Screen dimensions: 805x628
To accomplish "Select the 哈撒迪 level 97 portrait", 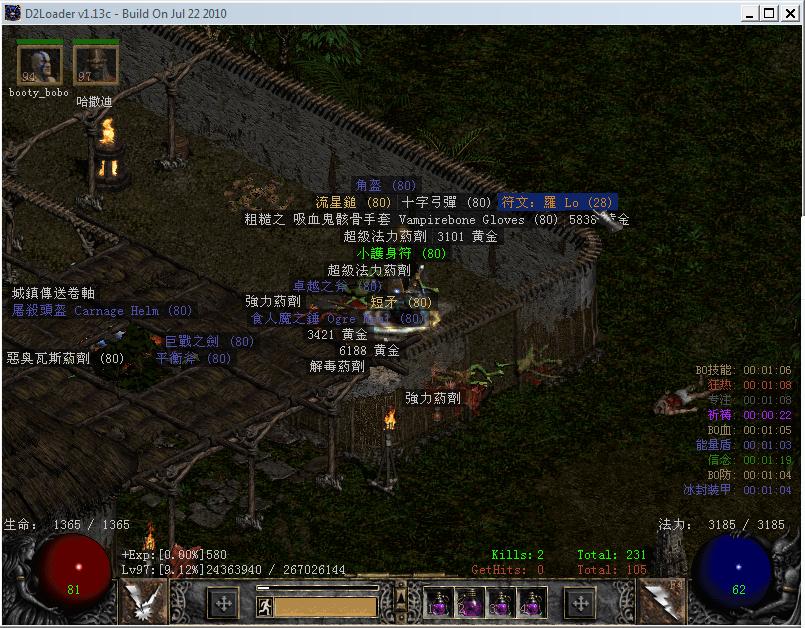I will (96, 65).
